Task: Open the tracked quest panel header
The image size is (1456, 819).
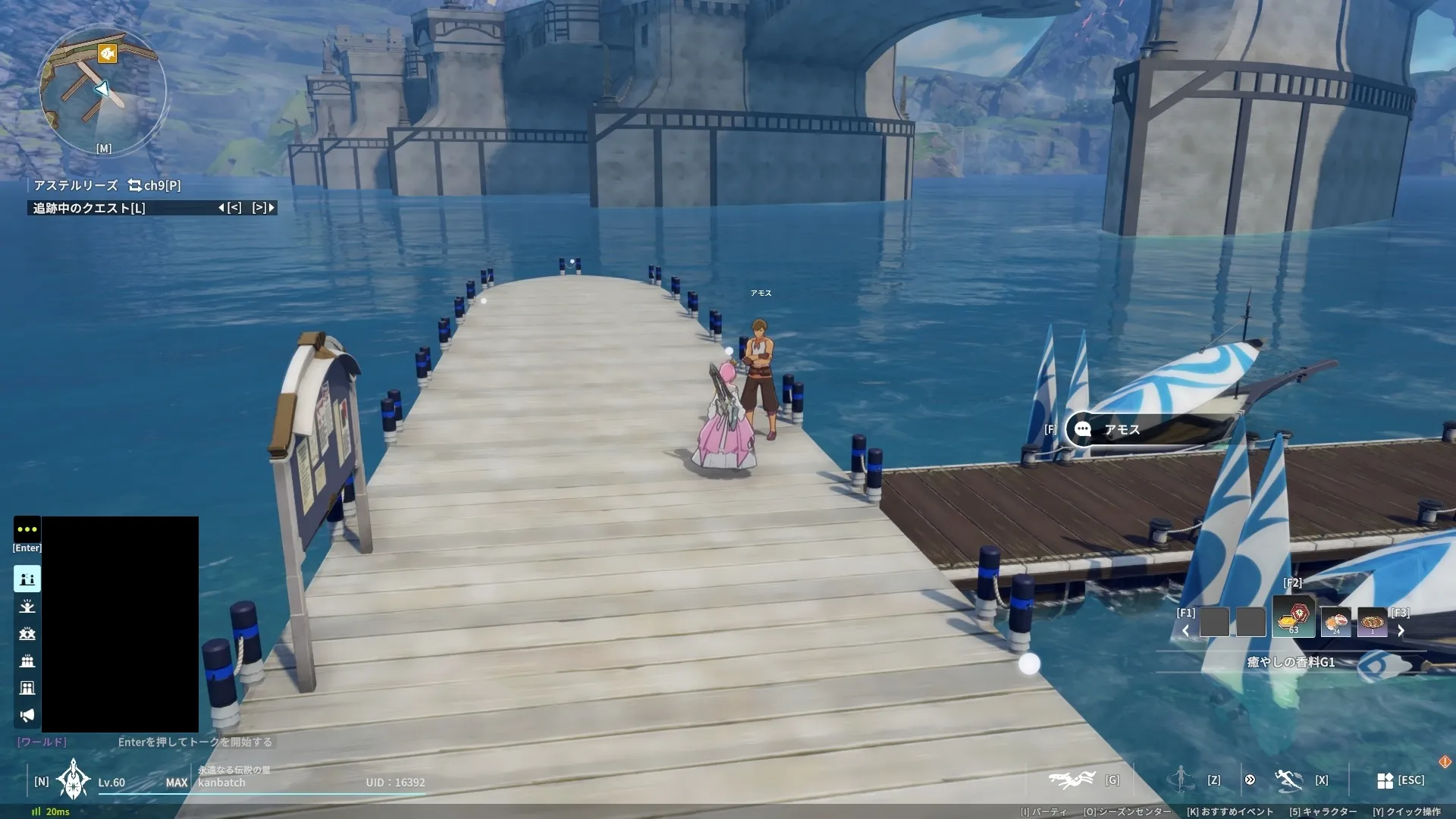Action: pyautogui.click(x=89, y=208)
